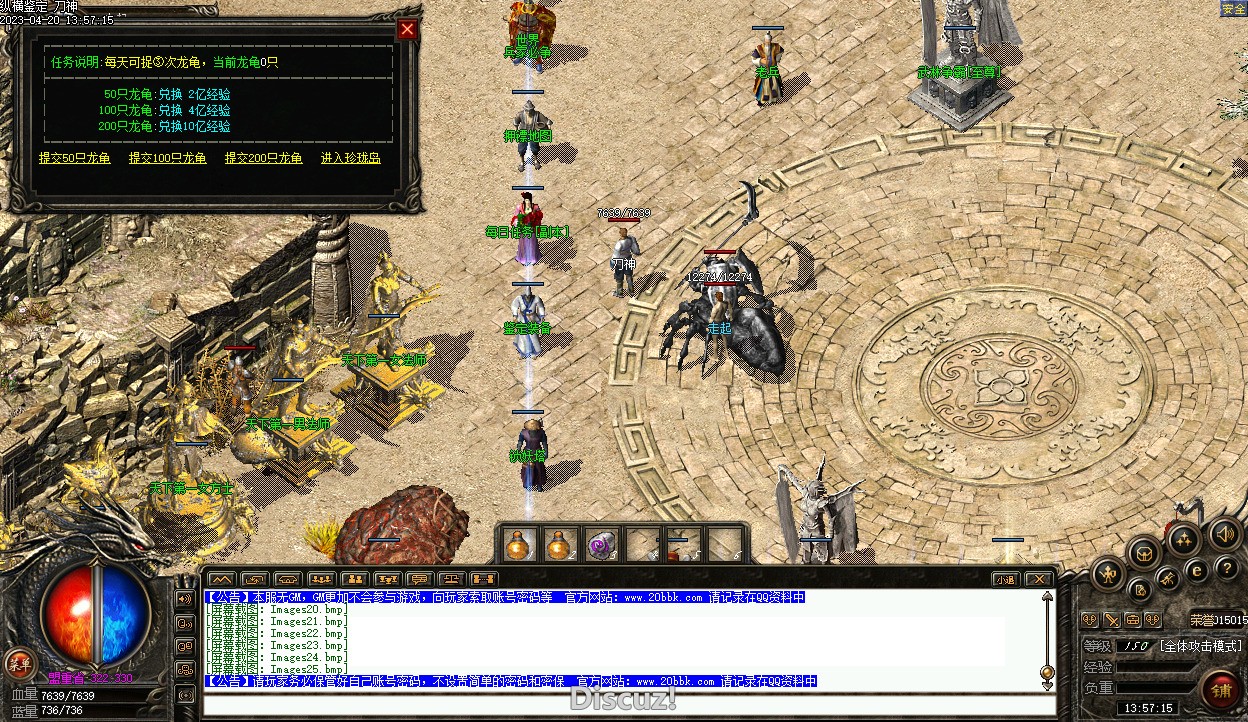Open the help question mark button
The width and height of the screenshot is (1248, 722).
point(1227,569)
